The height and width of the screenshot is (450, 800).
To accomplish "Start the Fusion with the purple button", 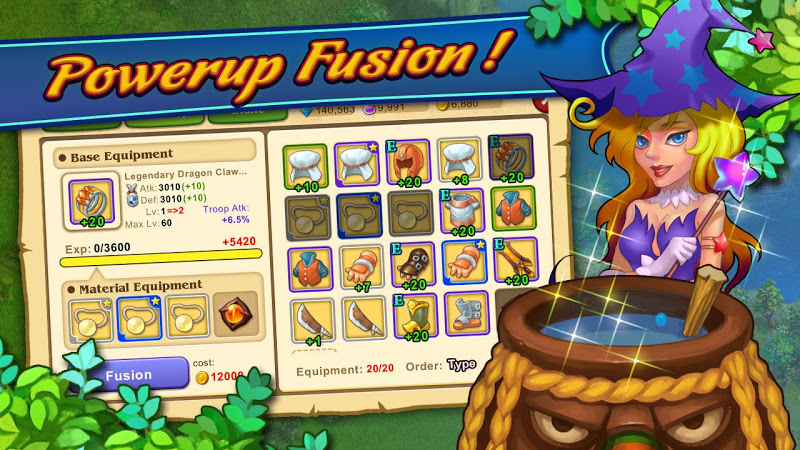I will (130, 375).
